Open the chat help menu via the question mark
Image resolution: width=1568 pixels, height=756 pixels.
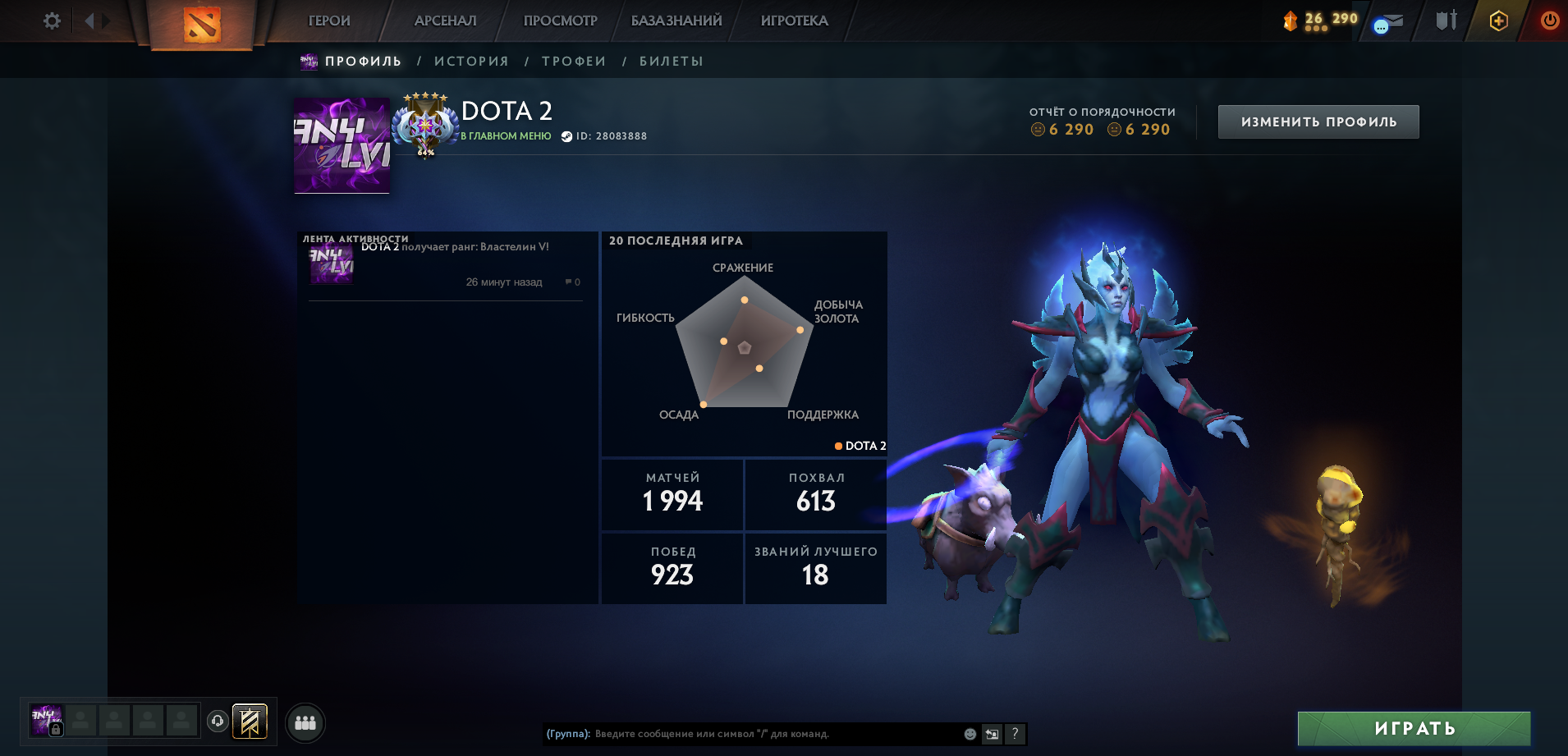click(x=1015, y=734)
